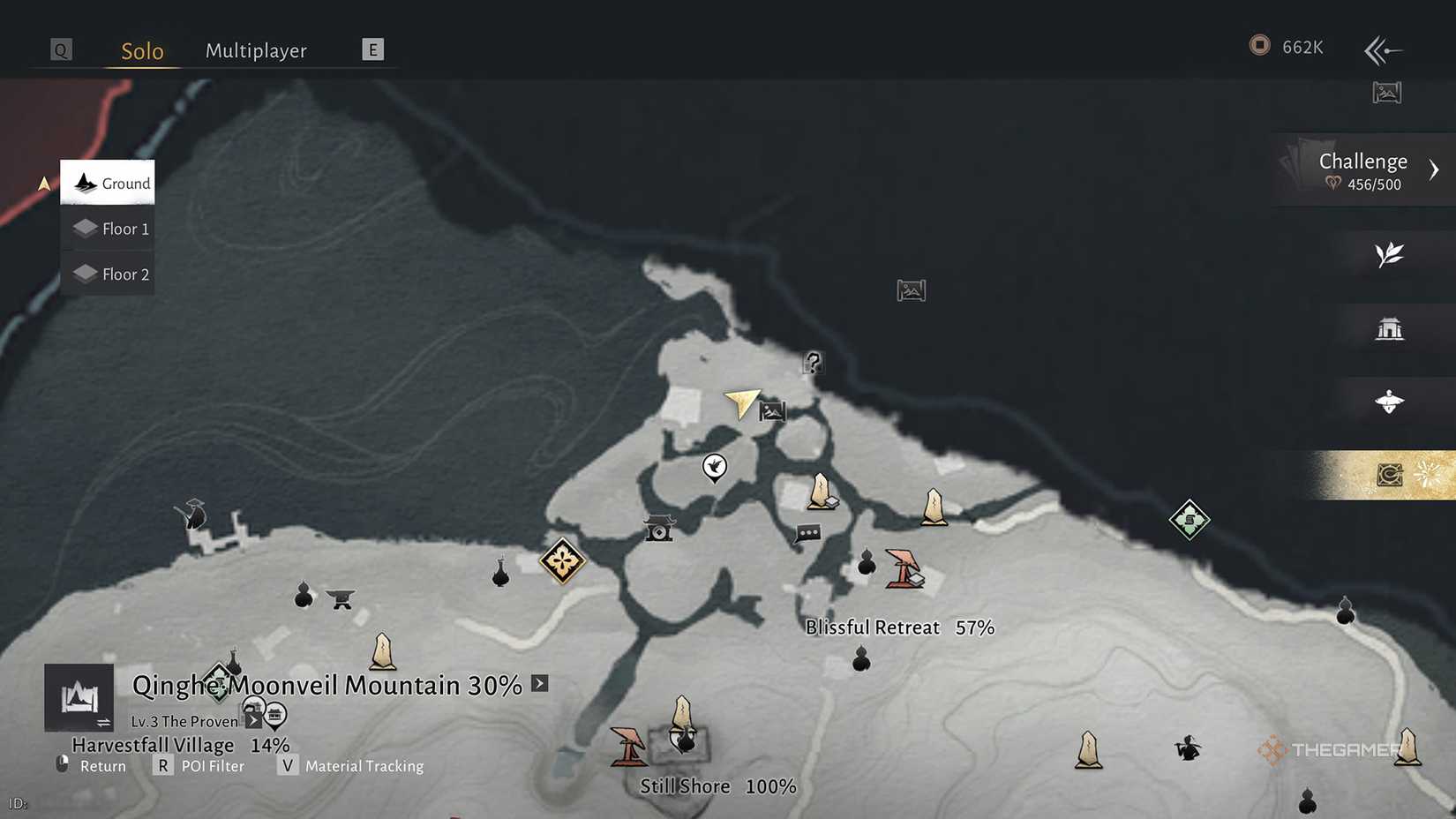Select the bird pin map marker
The width and height of the screenshot is (1456, 819).
[714, 467]
